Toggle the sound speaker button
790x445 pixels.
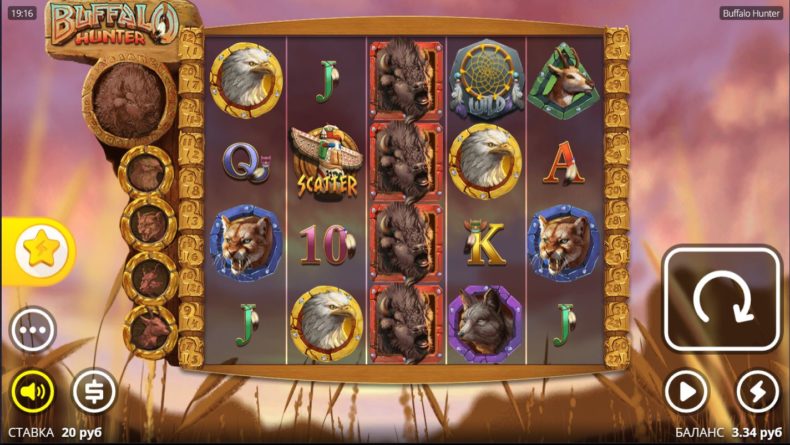[x=32, y=391]
